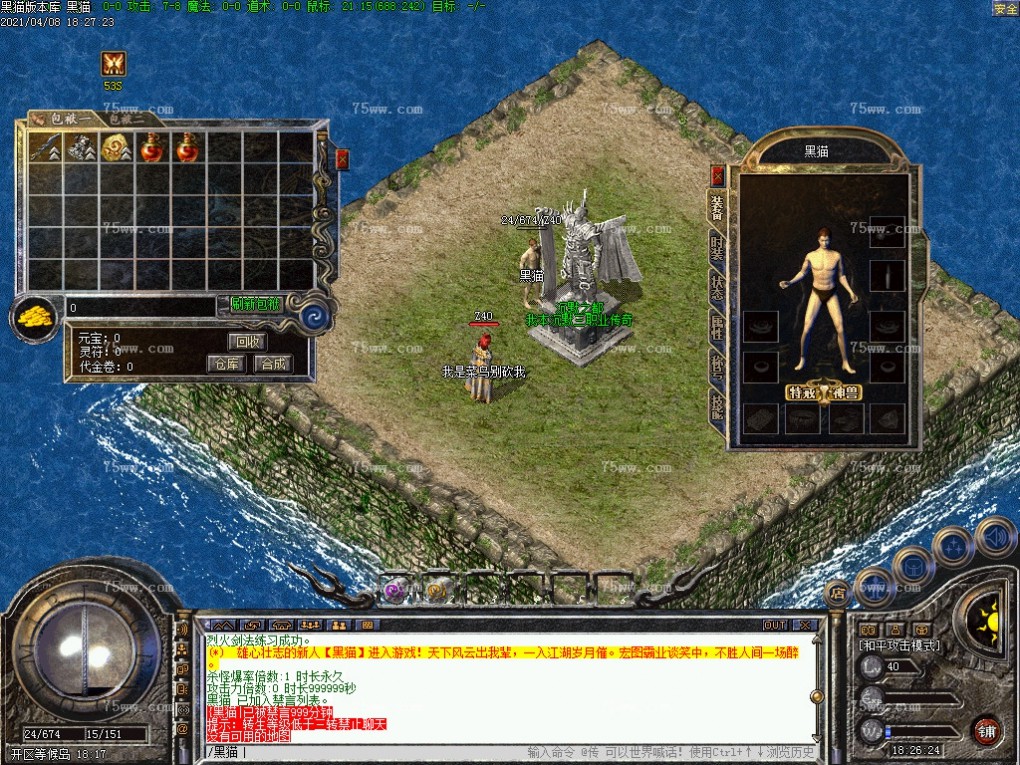Select the sword item in the bag
1020x765 pixels.
[x=45, y=148]
